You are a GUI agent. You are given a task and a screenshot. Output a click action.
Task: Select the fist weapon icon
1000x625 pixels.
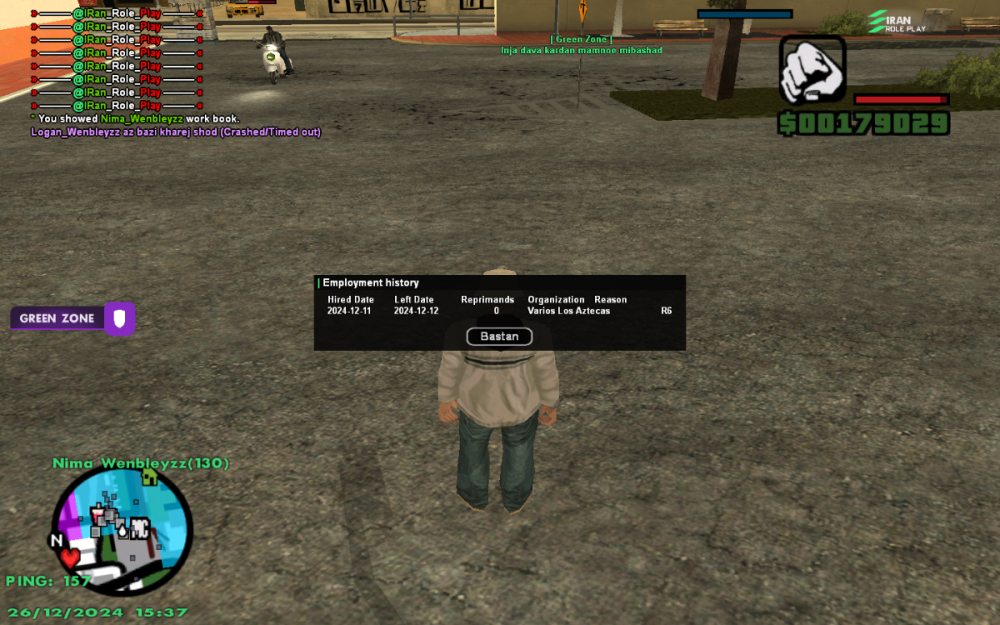coord(812,70)
